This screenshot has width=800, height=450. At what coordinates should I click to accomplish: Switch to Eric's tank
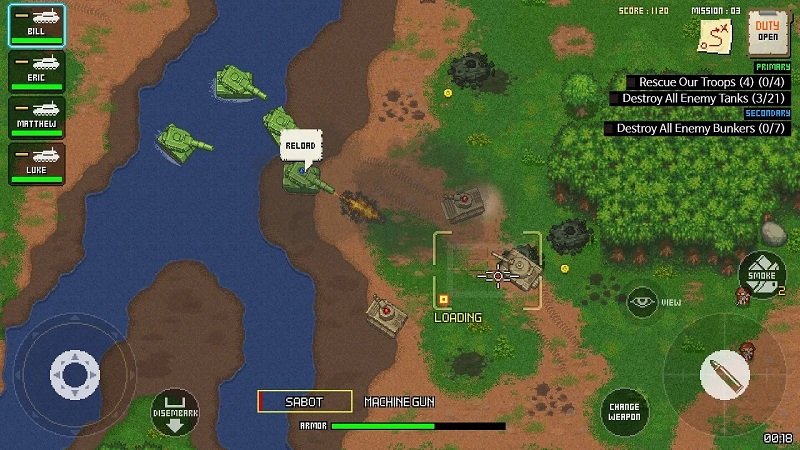(x=37, y=71)
